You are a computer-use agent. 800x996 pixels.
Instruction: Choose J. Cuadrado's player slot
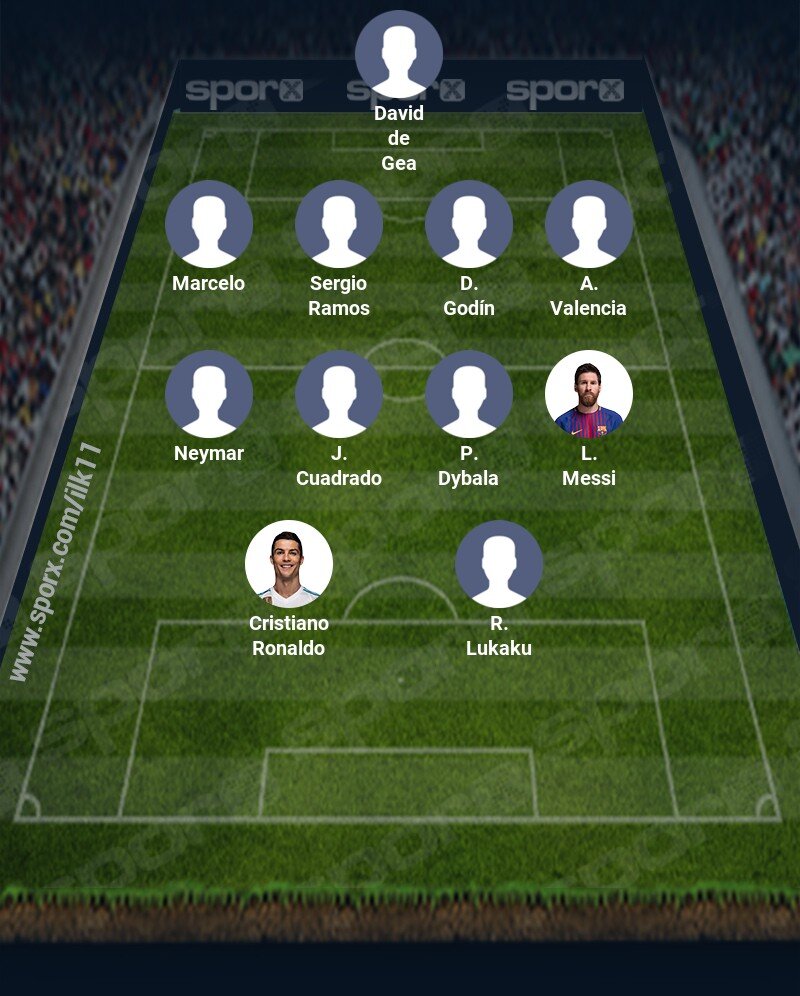click(339, 394)
